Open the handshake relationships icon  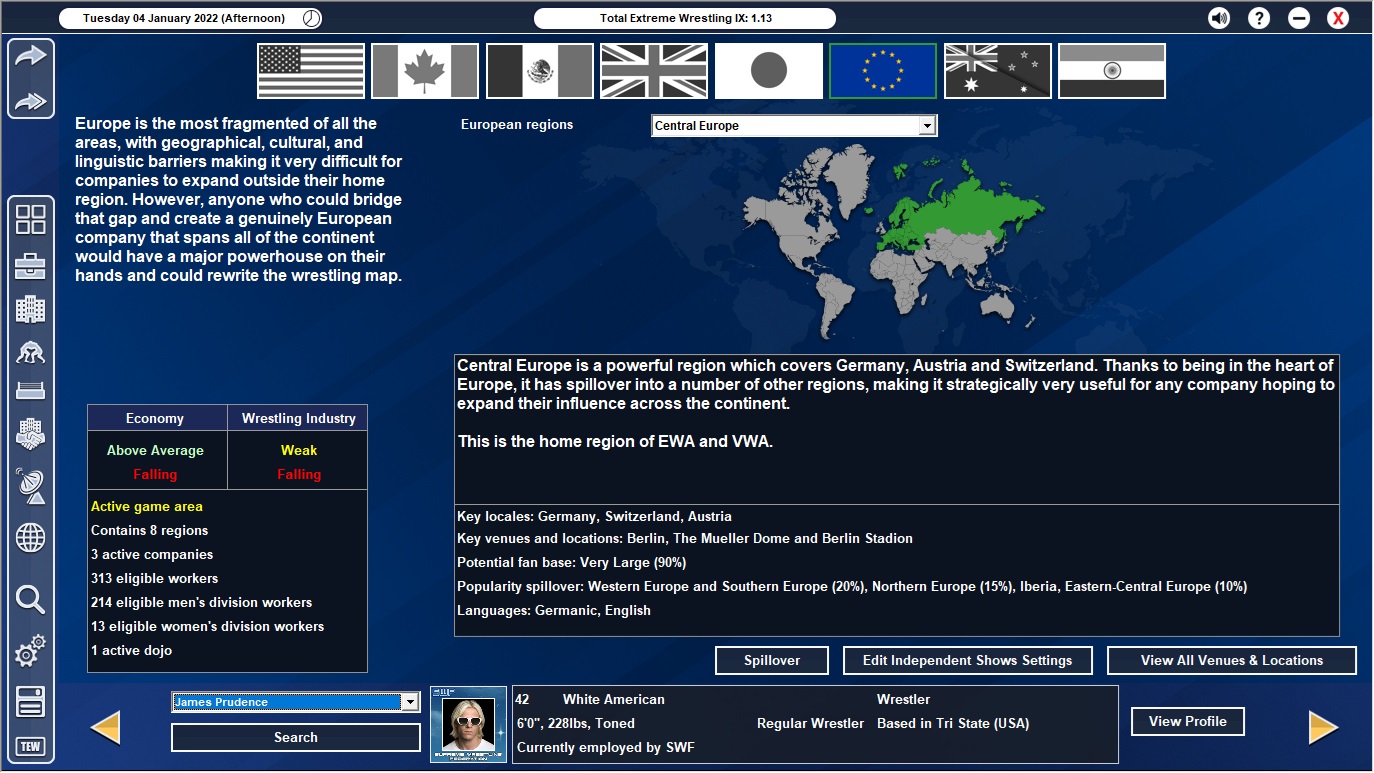tap(30, 433)
